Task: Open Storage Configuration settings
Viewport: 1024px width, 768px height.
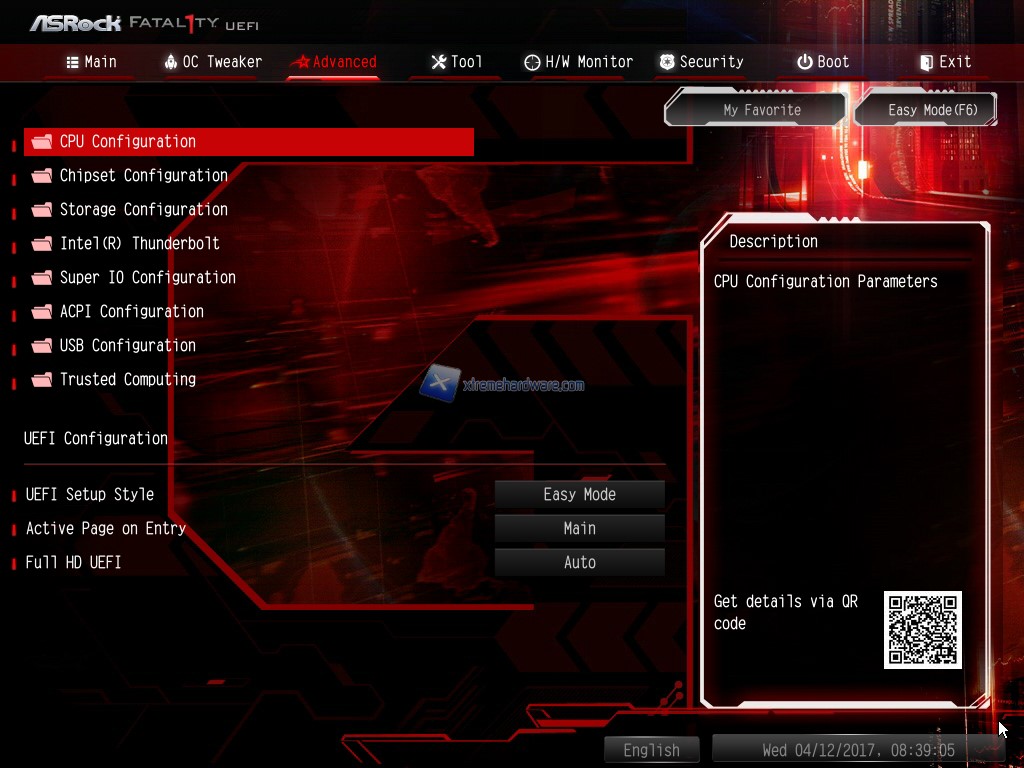Action: pyautogui.click(x=143, y=210)
